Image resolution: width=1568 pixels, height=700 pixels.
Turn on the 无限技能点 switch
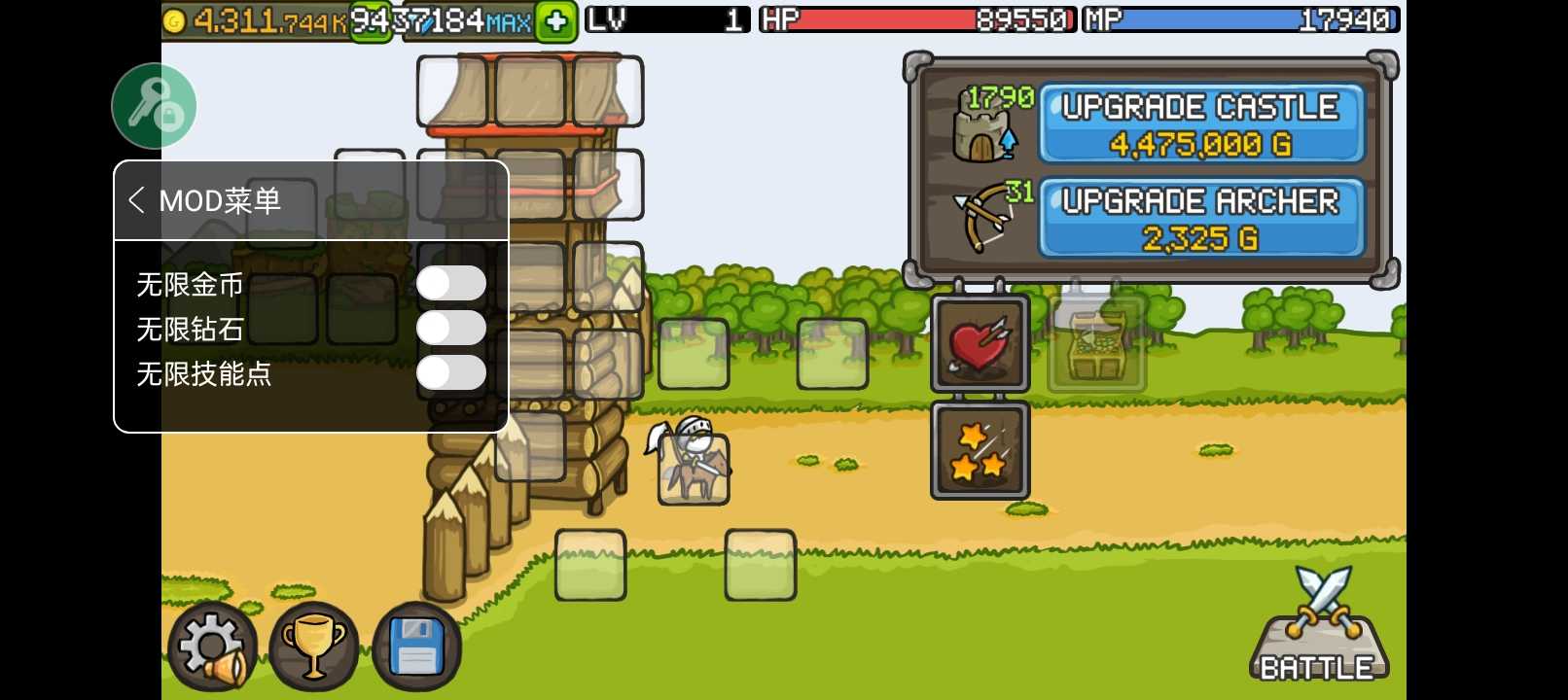[x=451, y=372]
